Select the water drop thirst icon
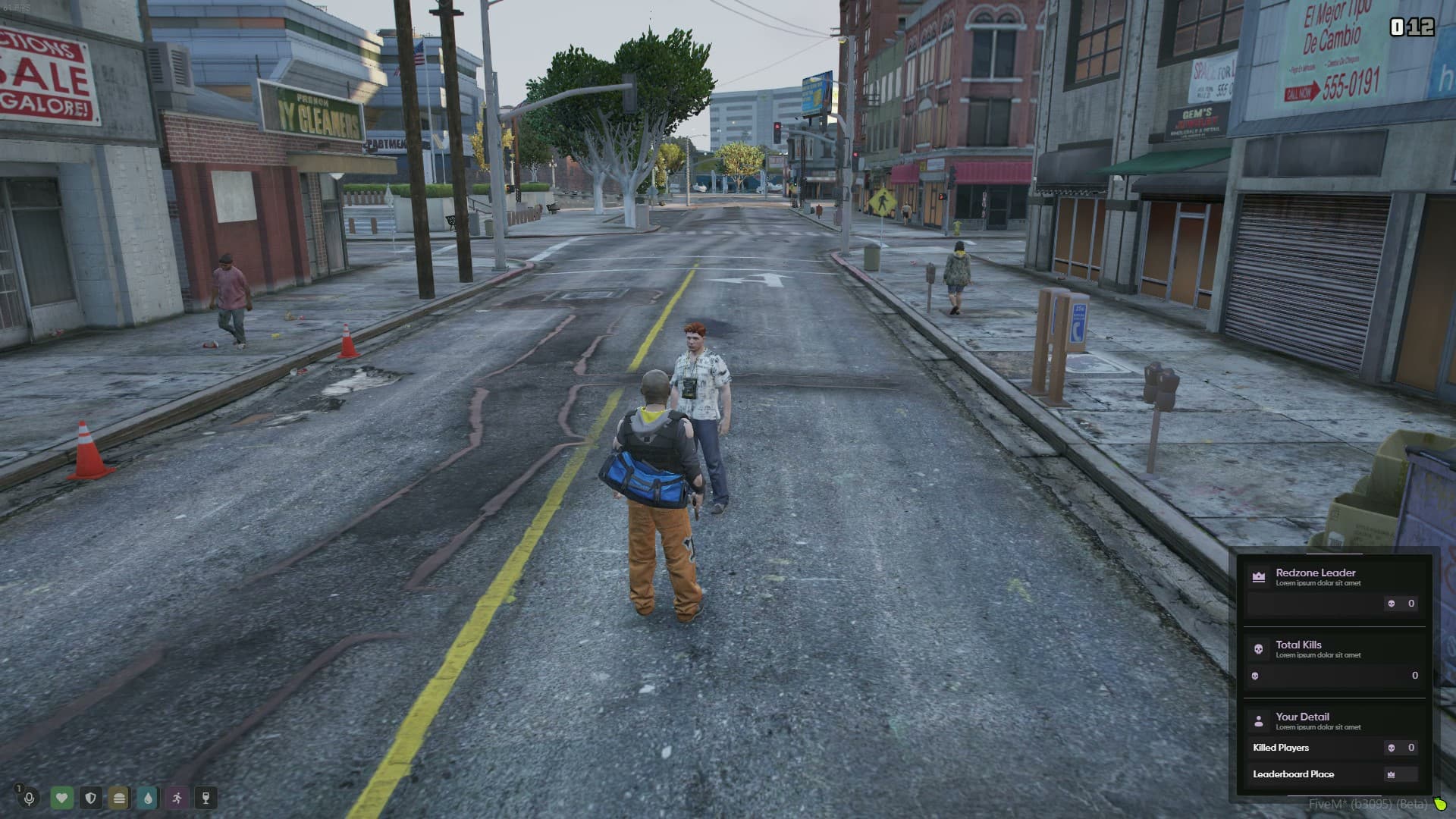The height and width of the screenshot is (819, 1456). [x=148, y=798]
